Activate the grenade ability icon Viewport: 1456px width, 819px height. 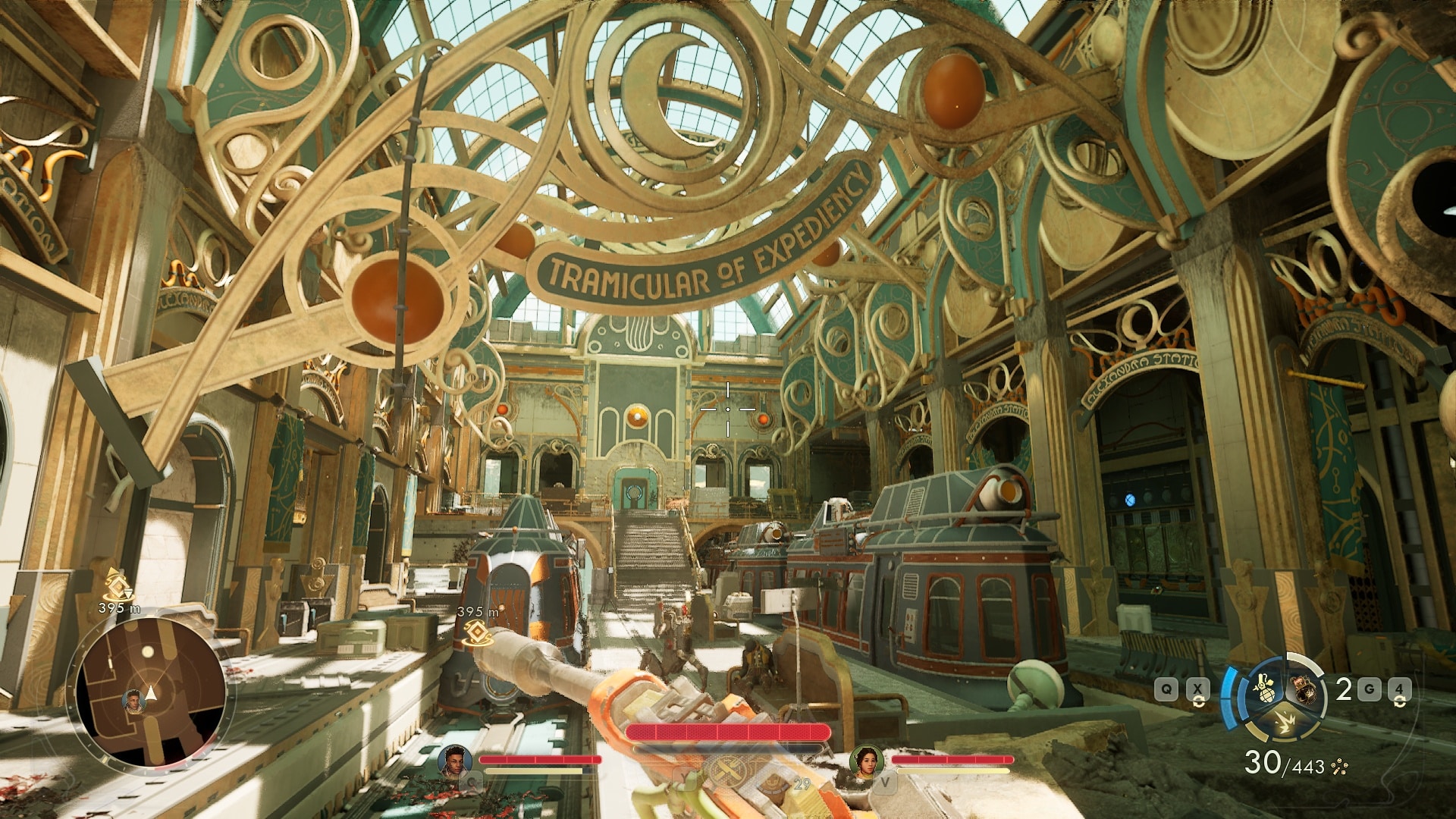point(1263,690)
